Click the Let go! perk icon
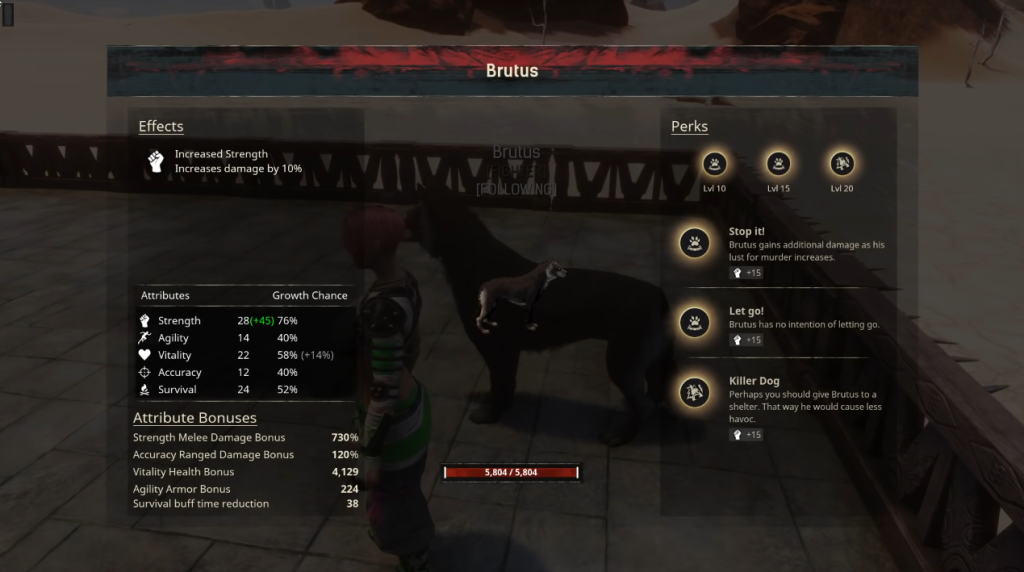The height and width of the screenshot is (572, 1024). [x=695, y=321]
